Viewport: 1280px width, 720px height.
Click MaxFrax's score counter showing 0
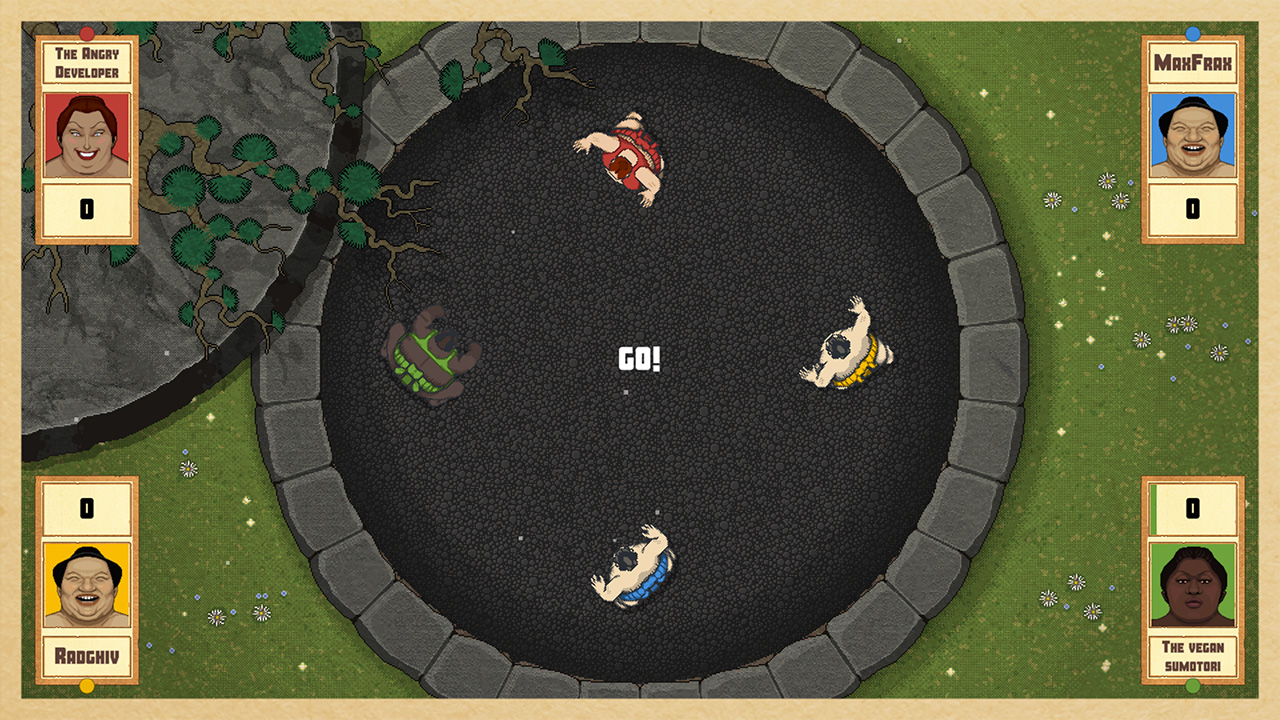(1192, 208)
